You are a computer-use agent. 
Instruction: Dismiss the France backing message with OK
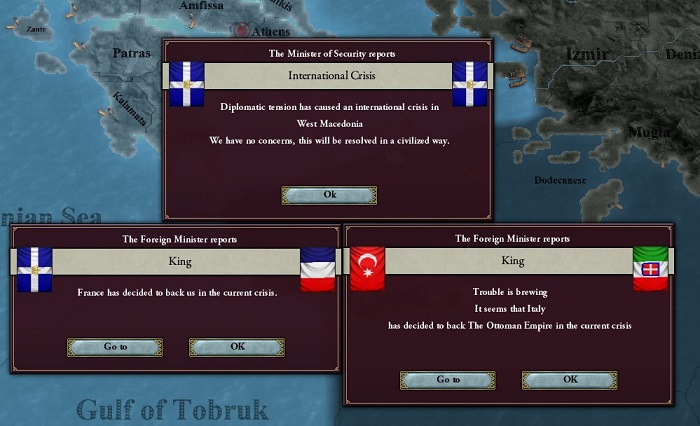pyautogui.click(x=236, y=347)
